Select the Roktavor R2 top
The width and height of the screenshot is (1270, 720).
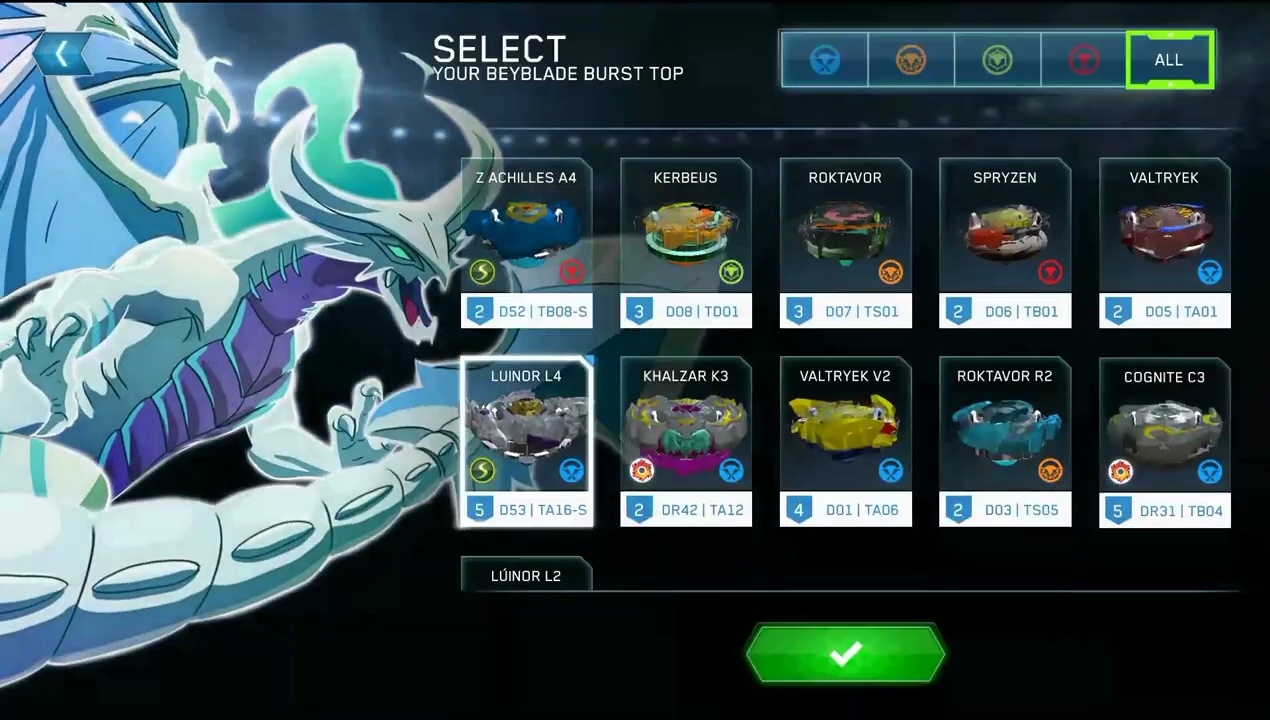point(1005,442)
